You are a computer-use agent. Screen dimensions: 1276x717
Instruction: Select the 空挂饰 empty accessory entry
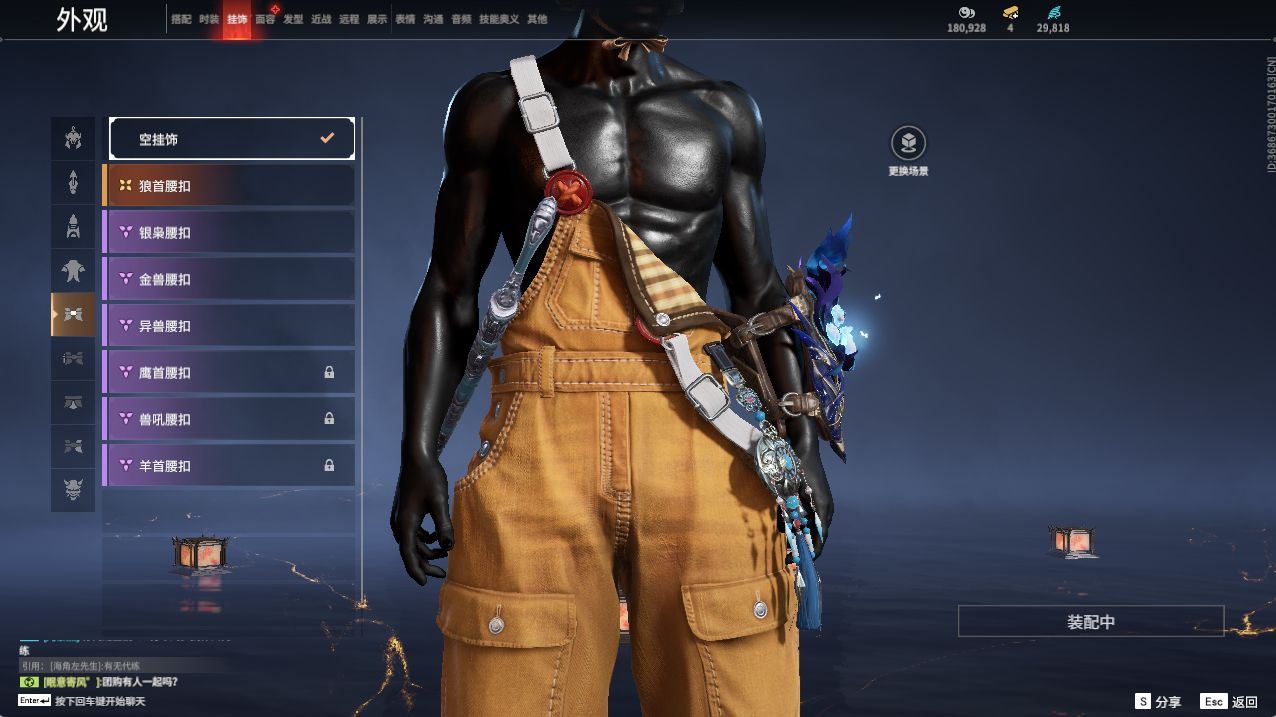pyautogui.click(x=231, y=139)
